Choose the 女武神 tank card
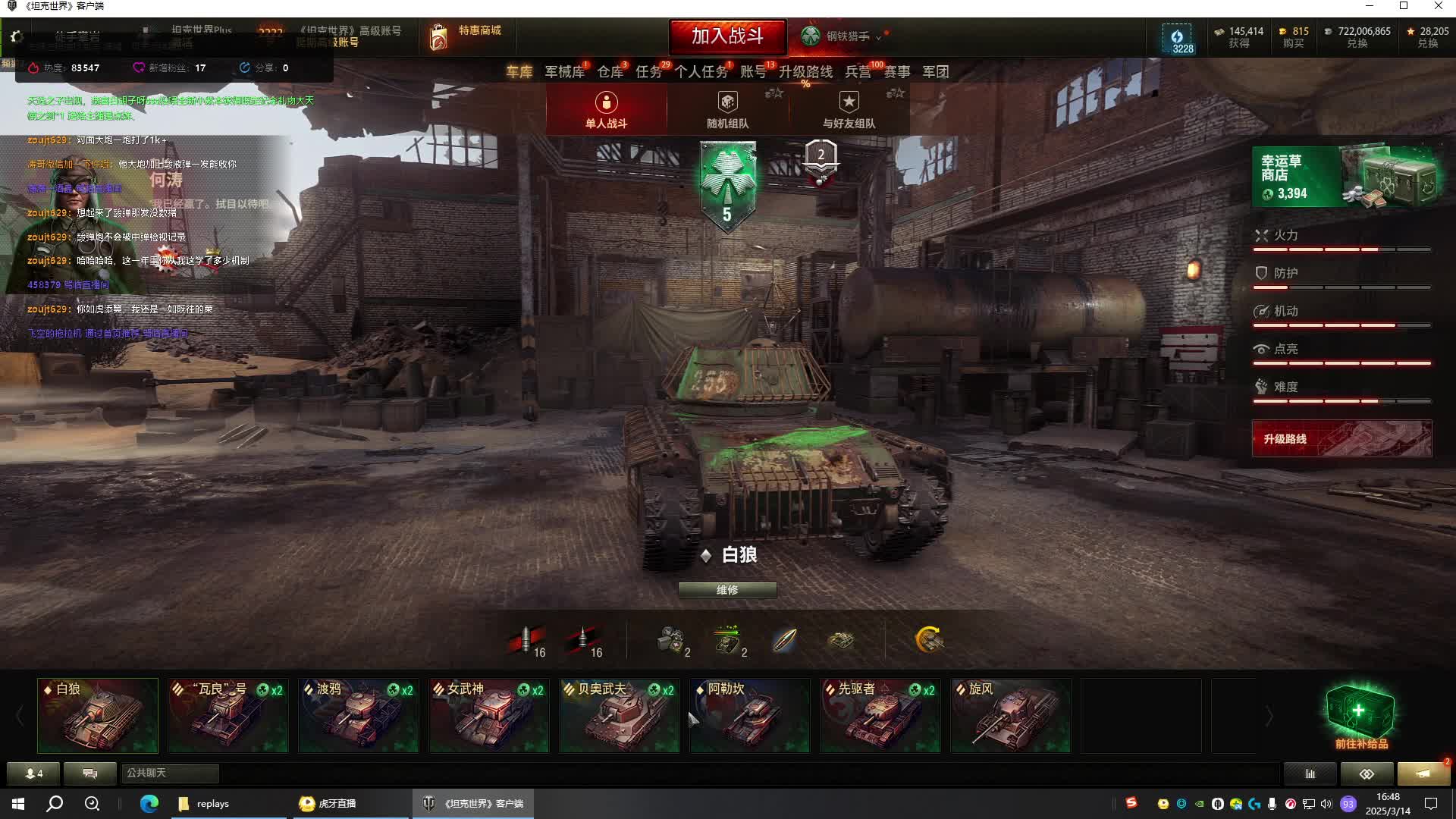The width and height of the screenshot is (1456, 819). [489, 716]
